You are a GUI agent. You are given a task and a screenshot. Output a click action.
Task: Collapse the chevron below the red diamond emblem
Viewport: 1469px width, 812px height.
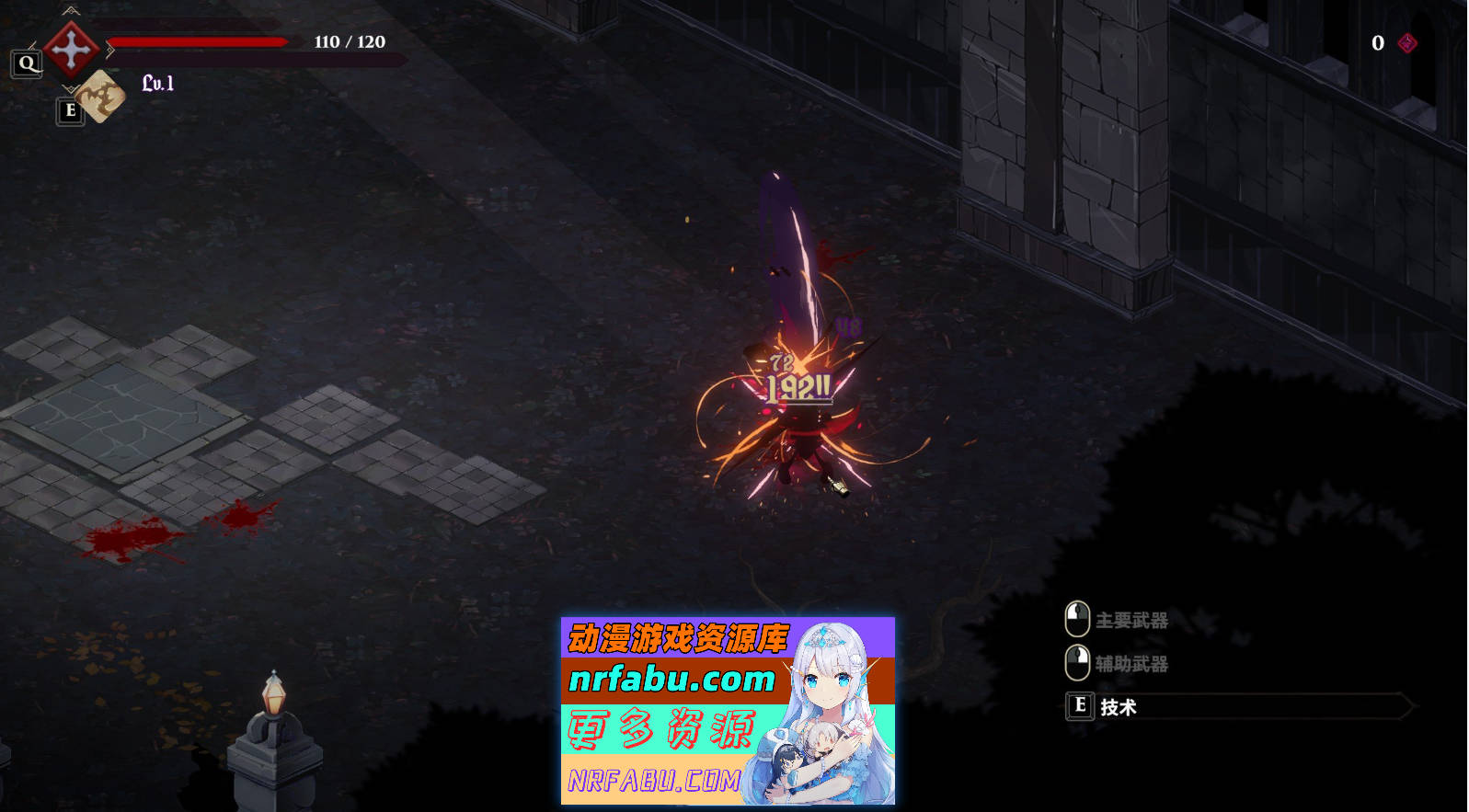click(x=71, y=86)
